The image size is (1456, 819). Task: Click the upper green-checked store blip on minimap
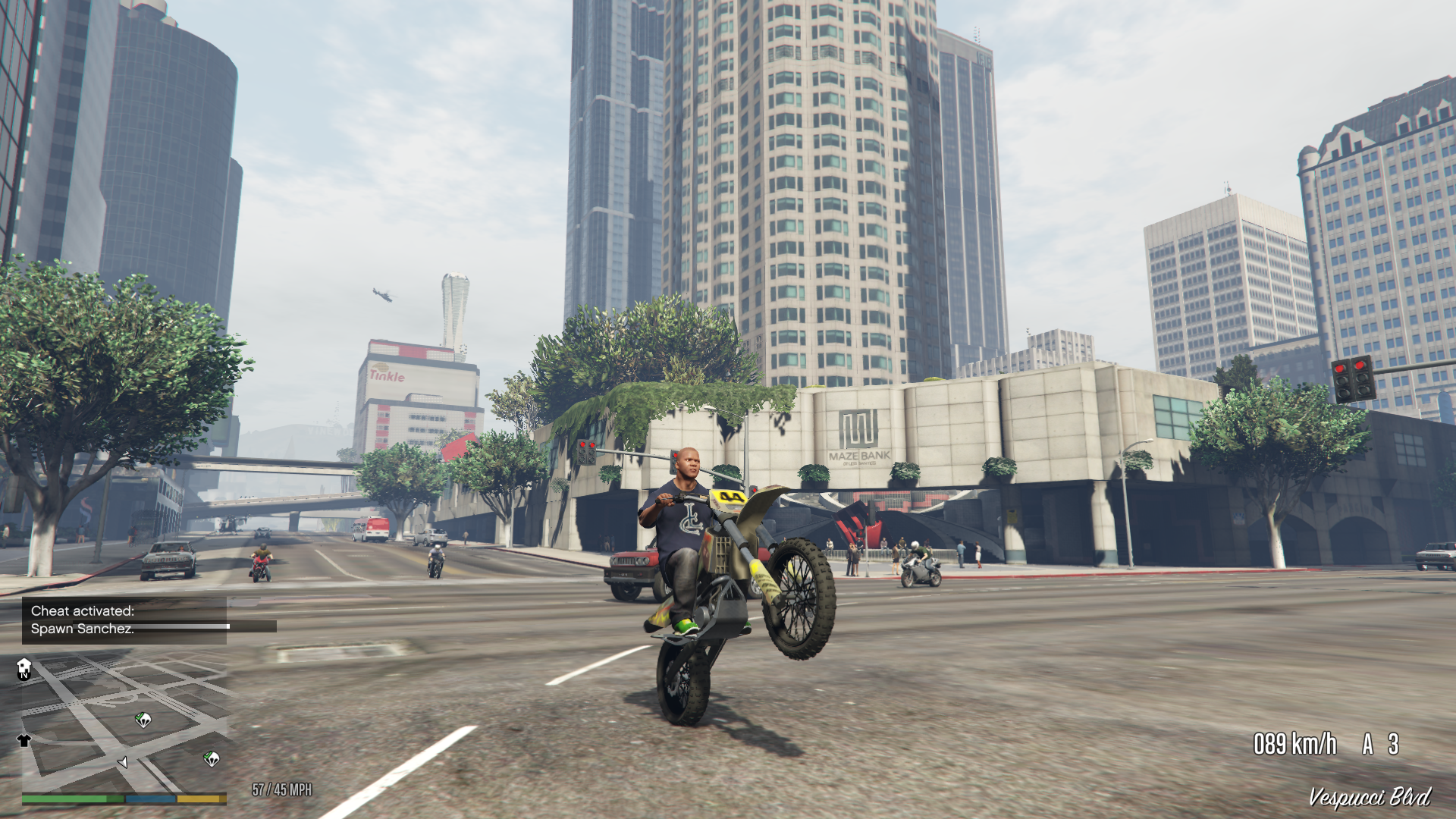(143, 720)
